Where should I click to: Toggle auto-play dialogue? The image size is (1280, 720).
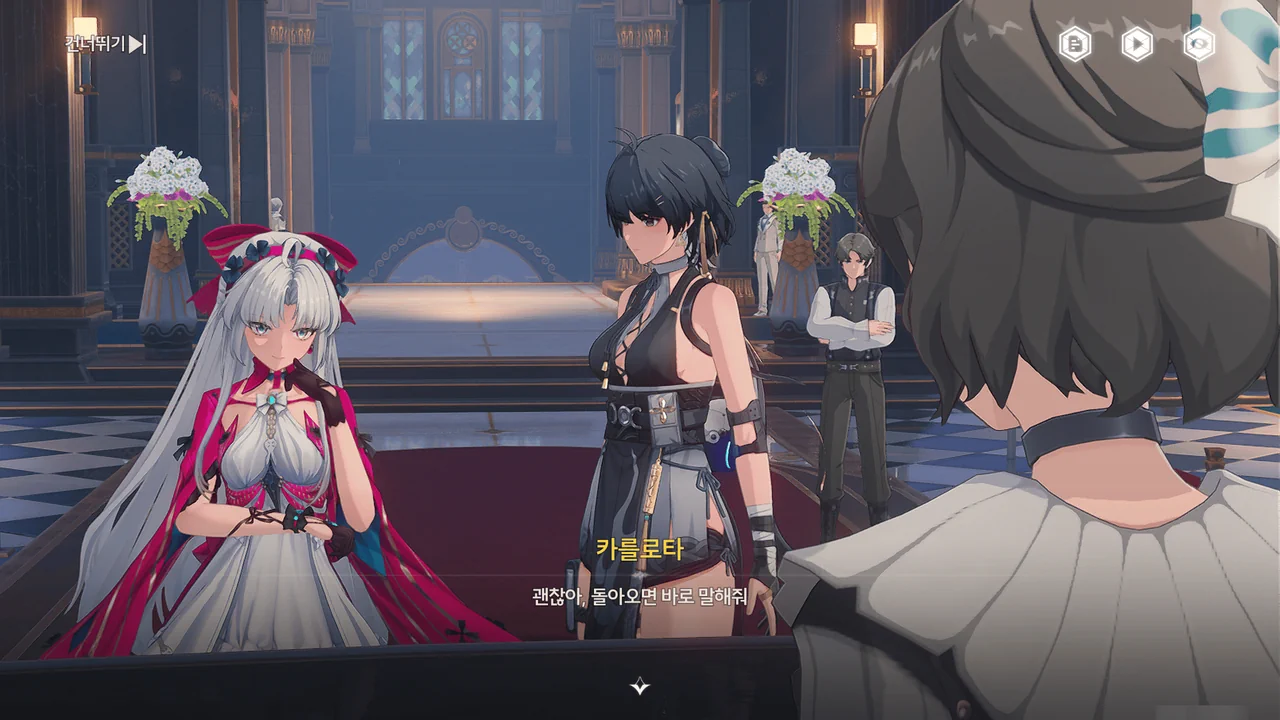(x=1136, y=44)
